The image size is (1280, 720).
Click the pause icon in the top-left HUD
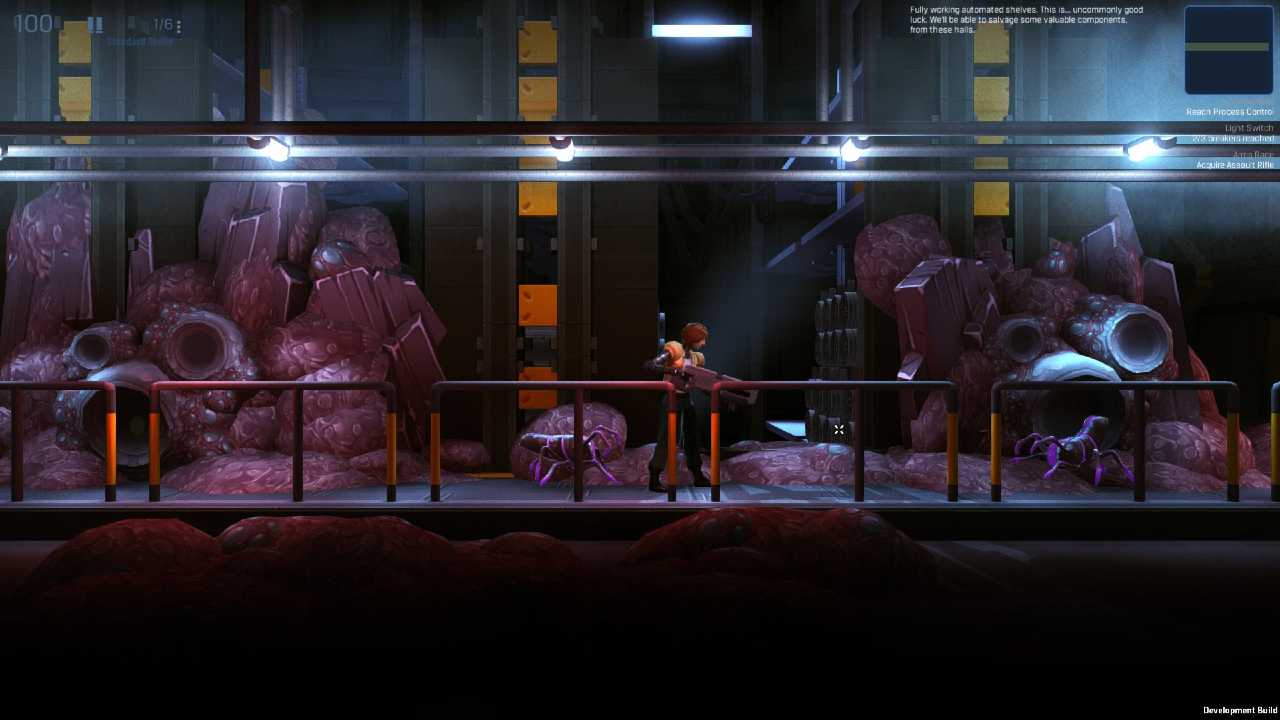point(95,24)
